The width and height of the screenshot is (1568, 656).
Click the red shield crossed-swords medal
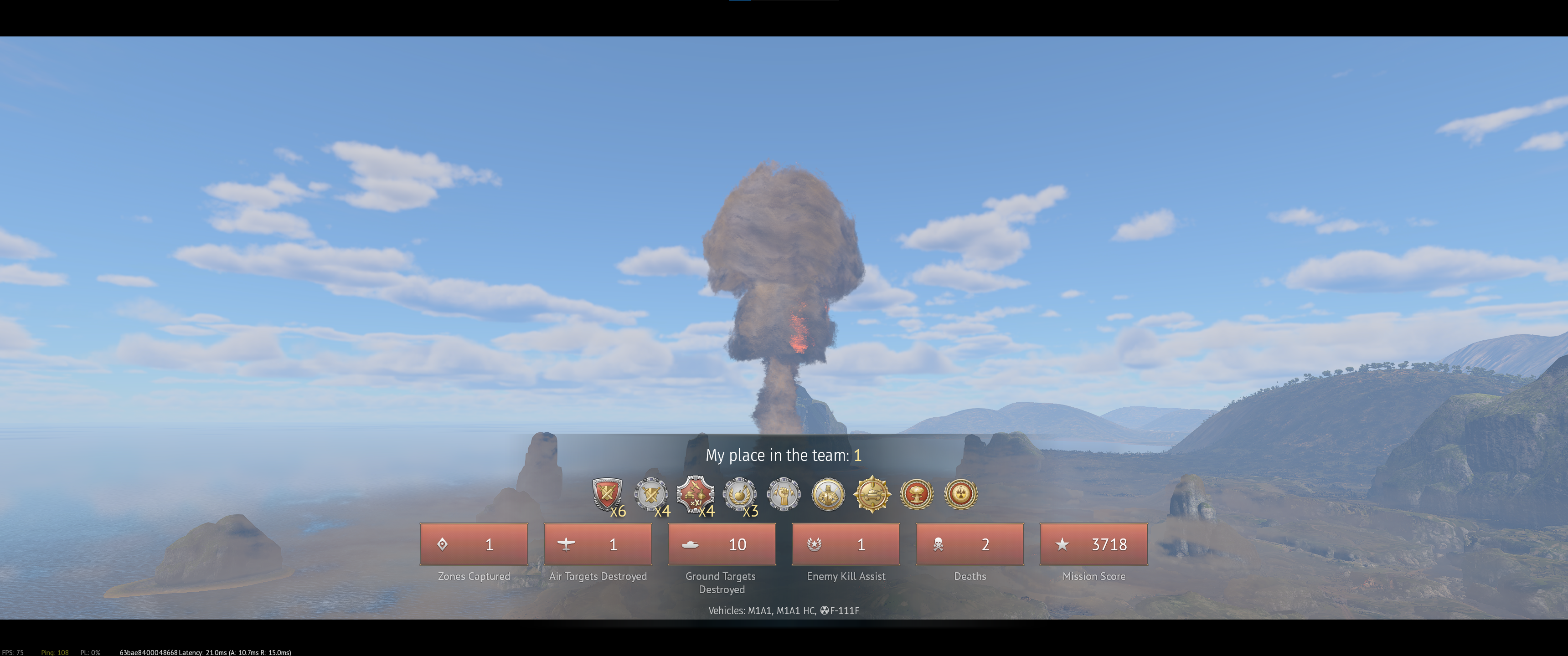point(607,493)
